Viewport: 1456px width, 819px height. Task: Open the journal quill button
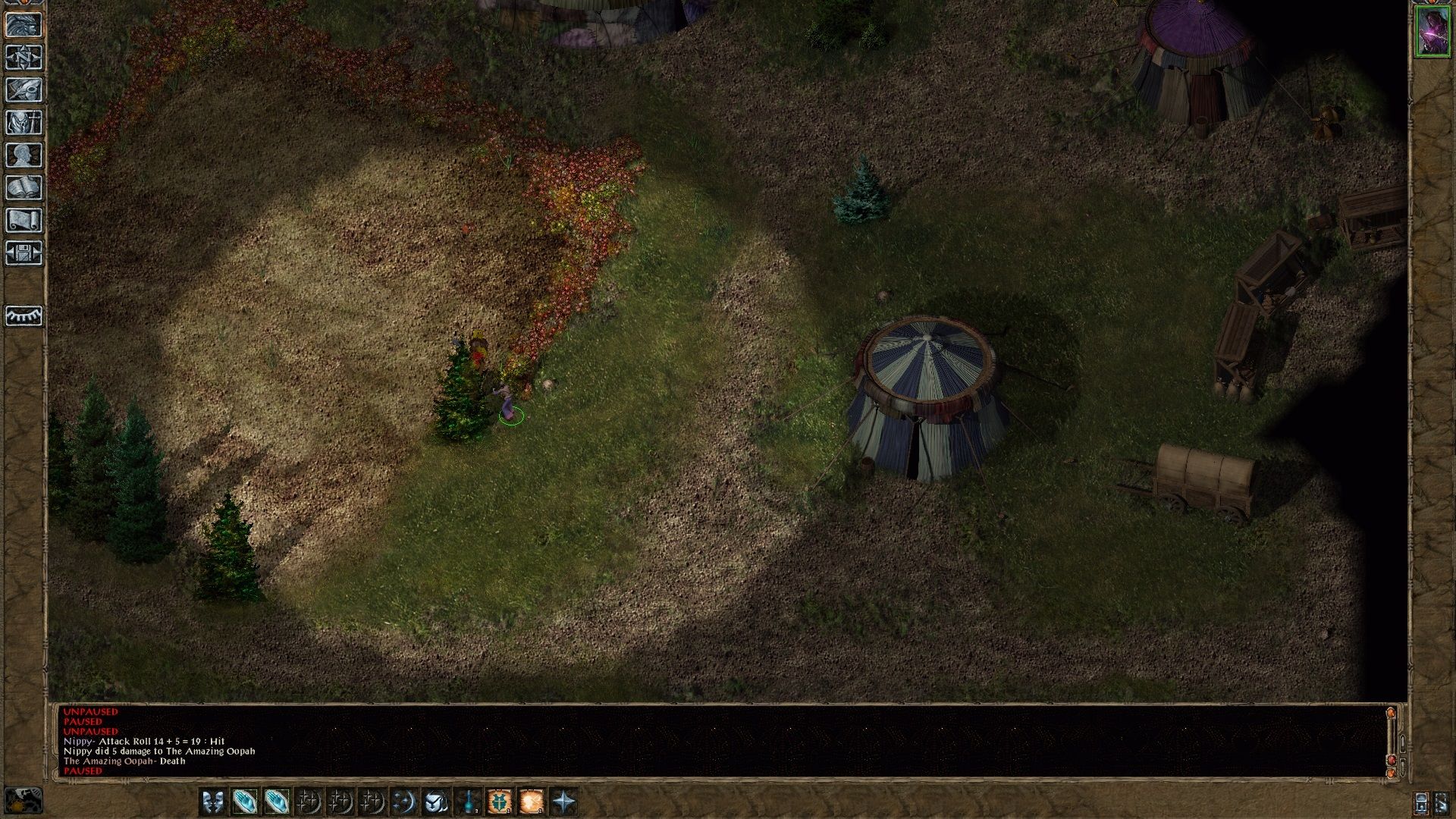tap(24, 90)
